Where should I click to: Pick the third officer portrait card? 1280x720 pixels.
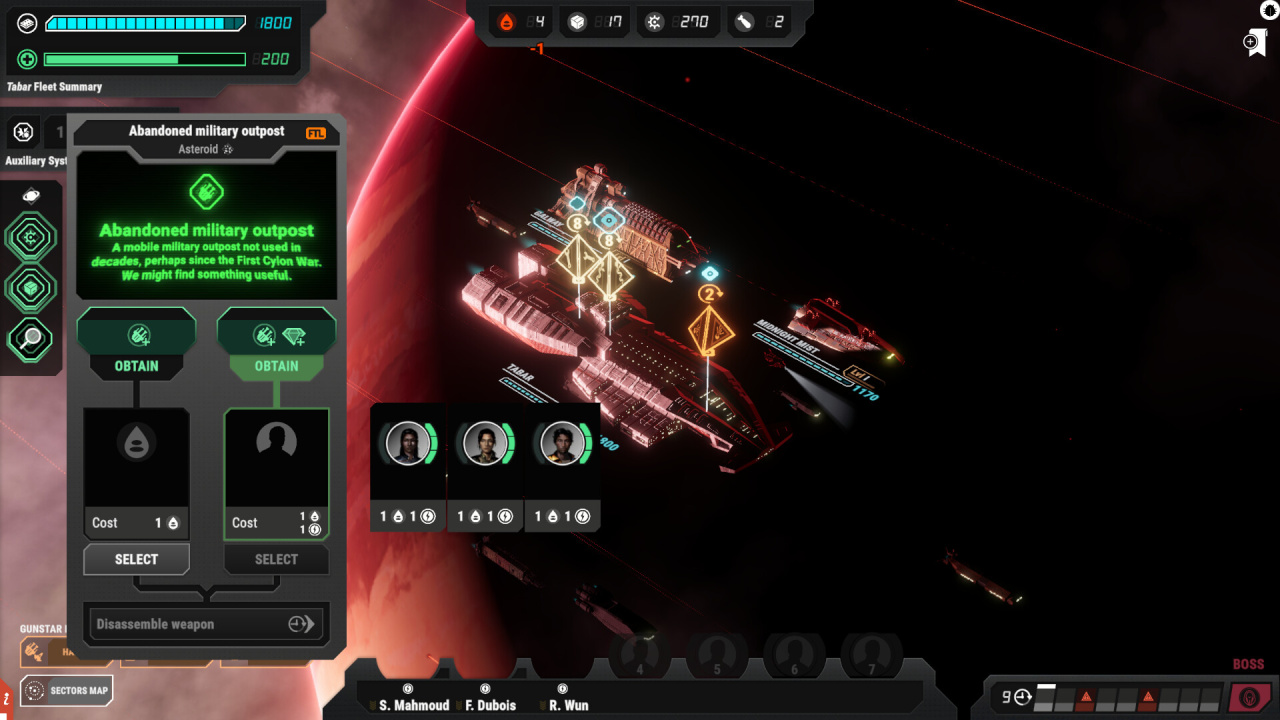tap(563, 444)
